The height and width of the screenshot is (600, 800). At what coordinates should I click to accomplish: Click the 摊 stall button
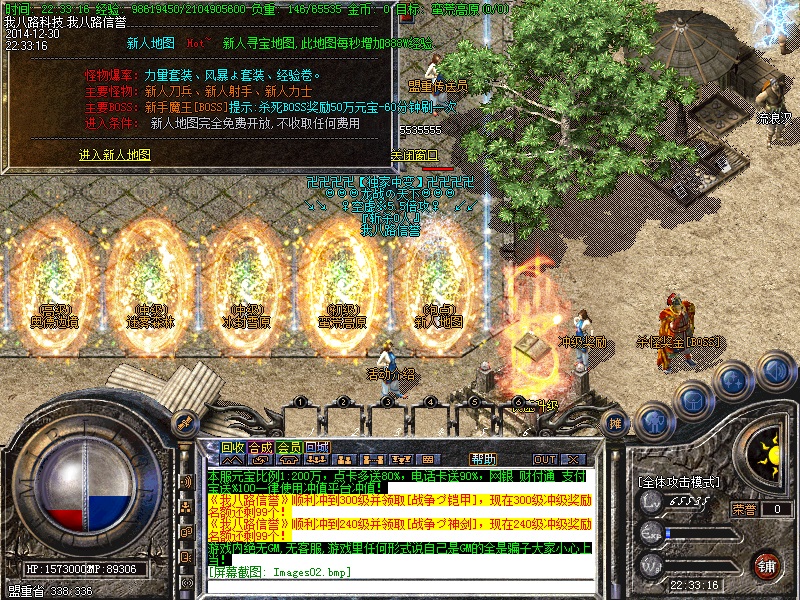pos(616,424)
